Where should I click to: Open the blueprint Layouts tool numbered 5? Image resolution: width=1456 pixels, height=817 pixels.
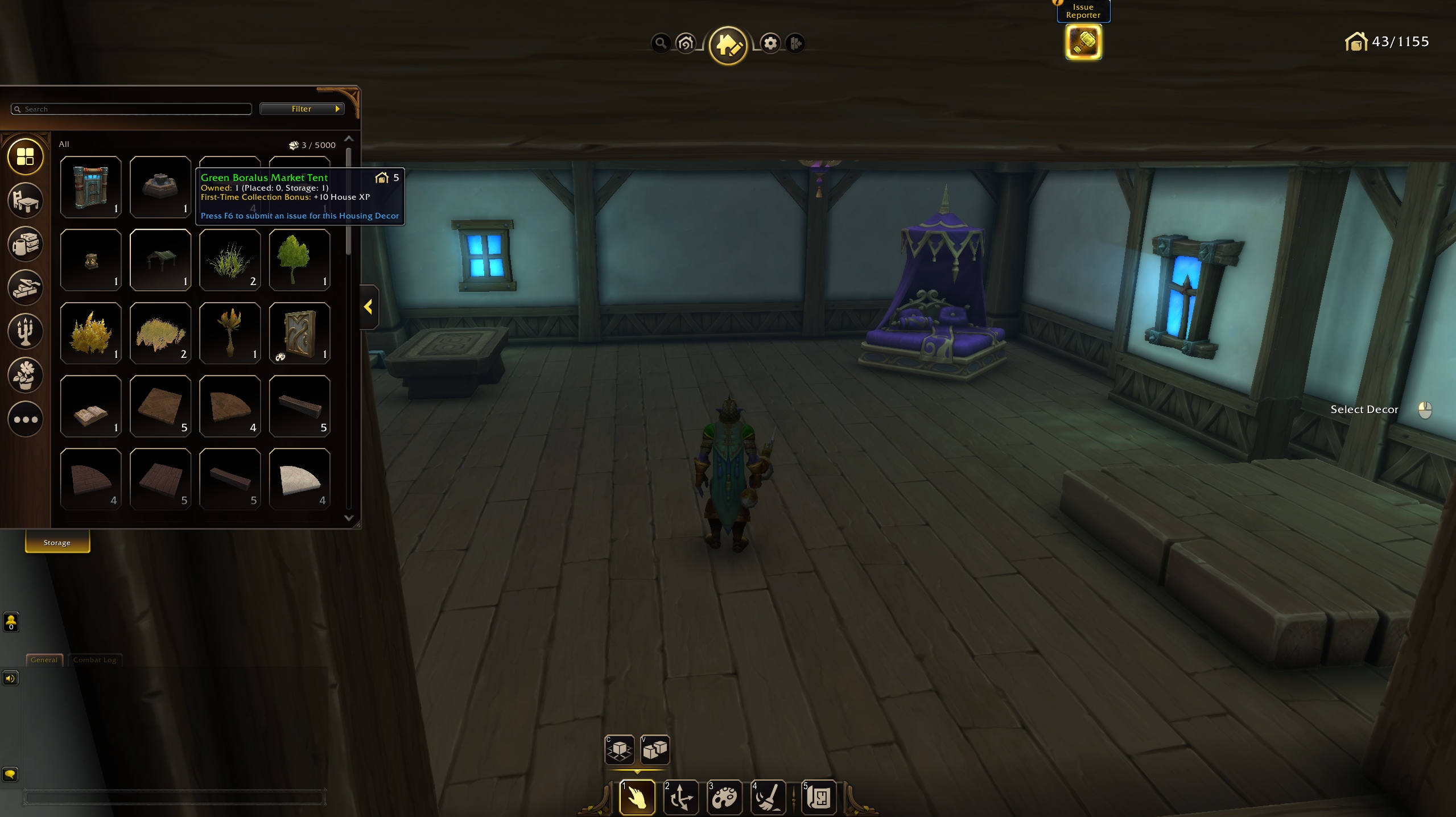coord(819,798)
